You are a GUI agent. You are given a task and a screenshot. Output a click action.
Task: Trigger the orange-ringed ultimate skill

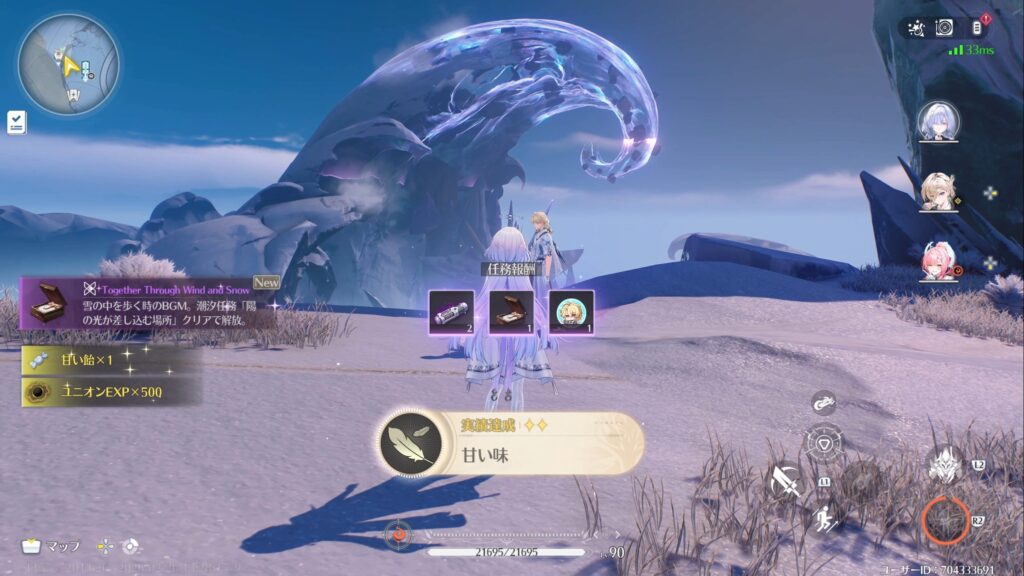[944, 519]
